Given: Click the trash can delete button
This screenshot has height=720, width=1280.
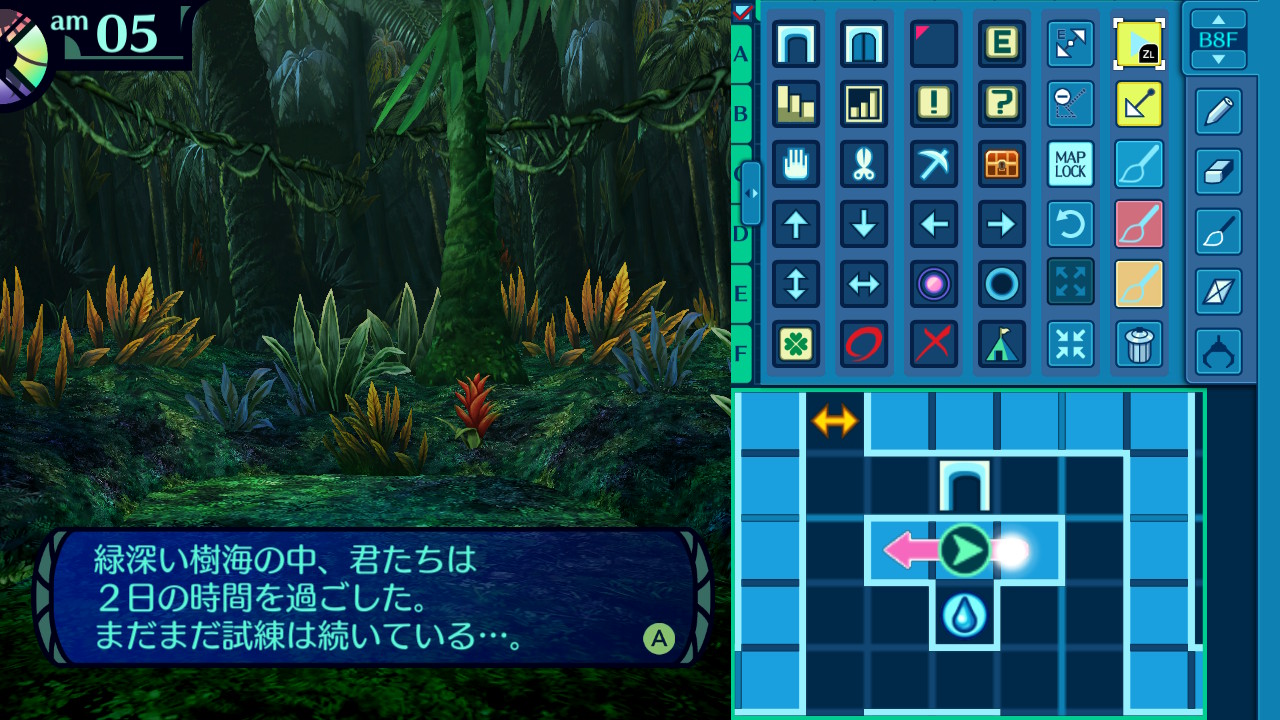Looking at the screenshot, I should [x=1139, y=344].
